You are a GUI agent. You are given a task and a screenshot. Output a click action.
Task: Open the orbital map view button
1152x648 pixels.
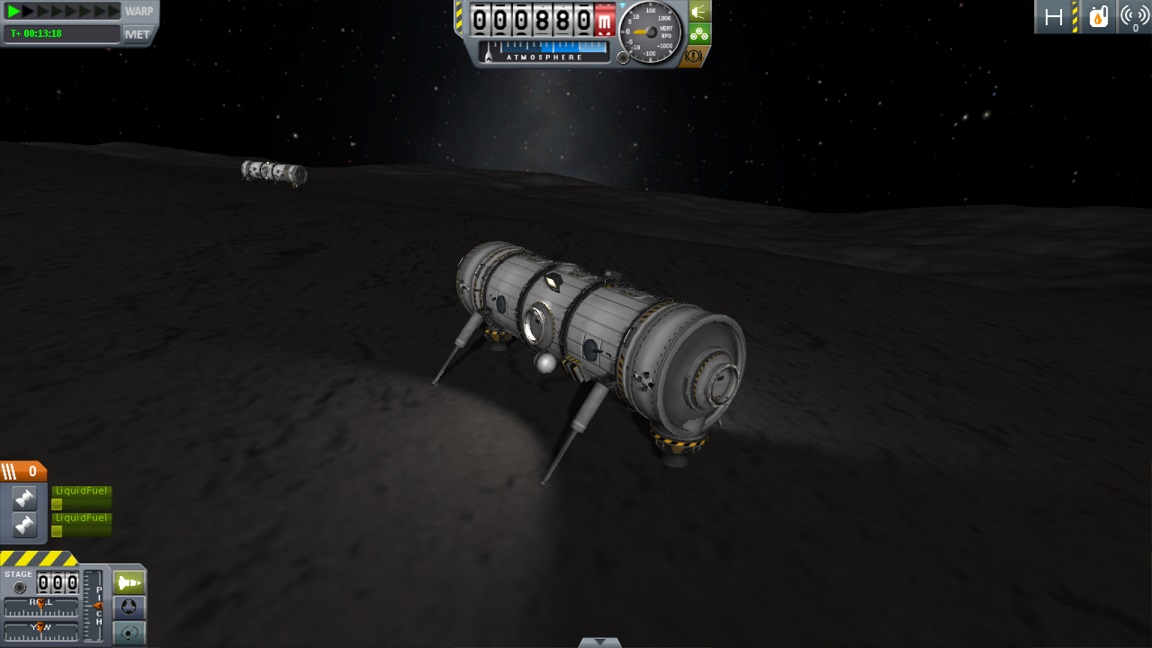point(130,632)
